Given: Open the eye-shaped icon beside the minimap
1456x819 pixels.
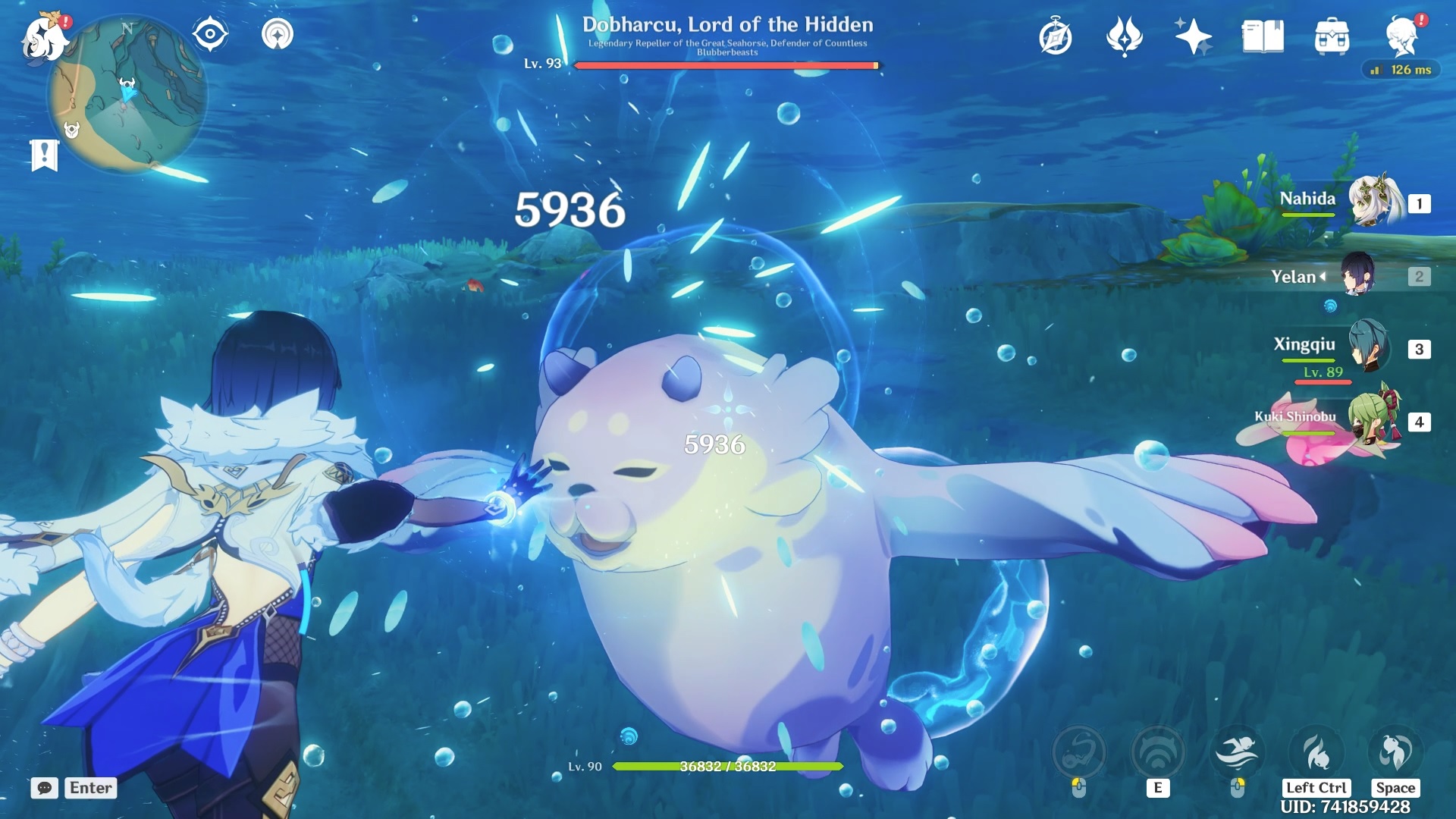Looking at the screenshot, I should click(210, 35).
